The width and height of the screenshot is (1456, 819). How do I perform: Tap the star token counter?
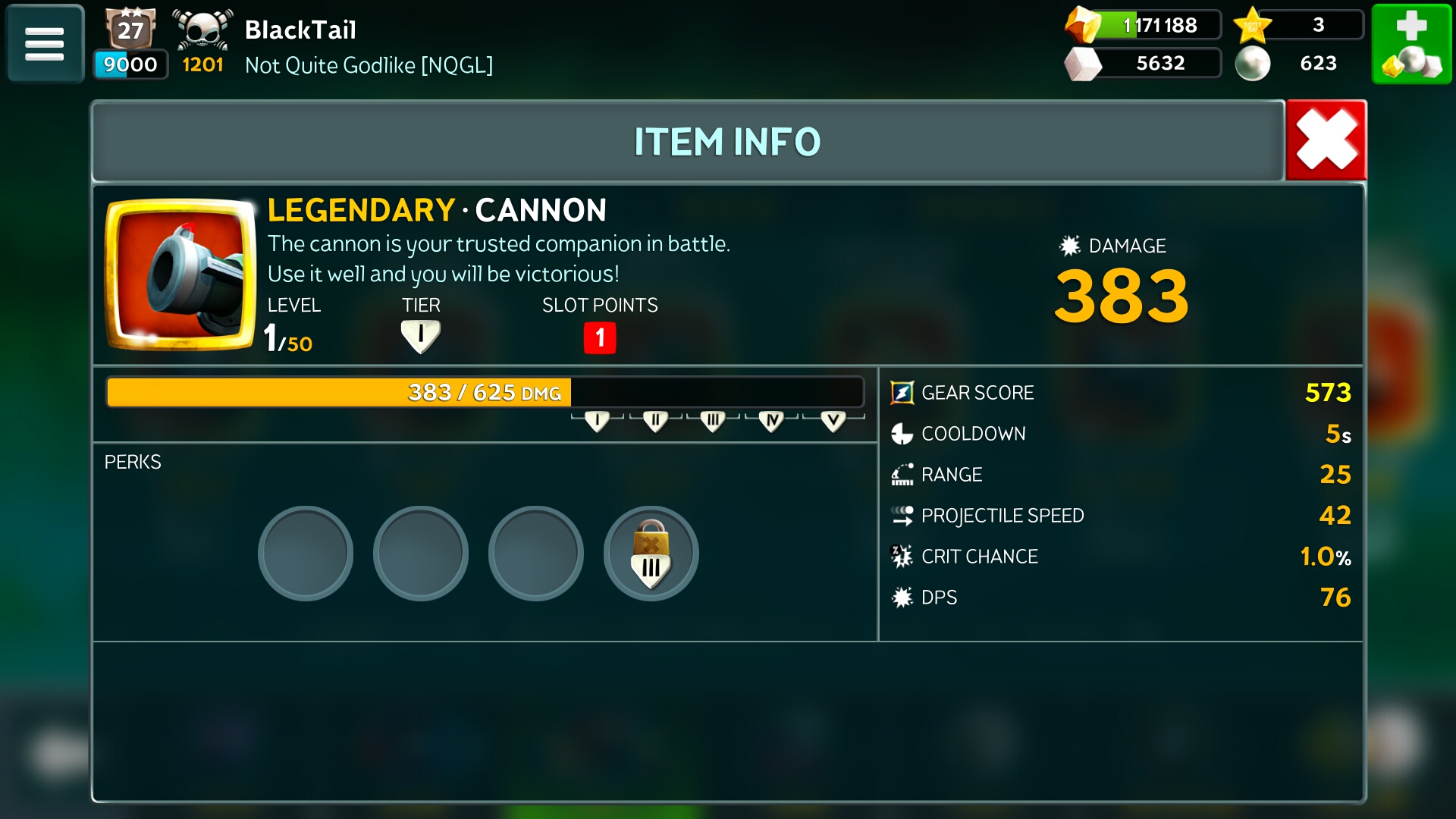(1297, 25)
